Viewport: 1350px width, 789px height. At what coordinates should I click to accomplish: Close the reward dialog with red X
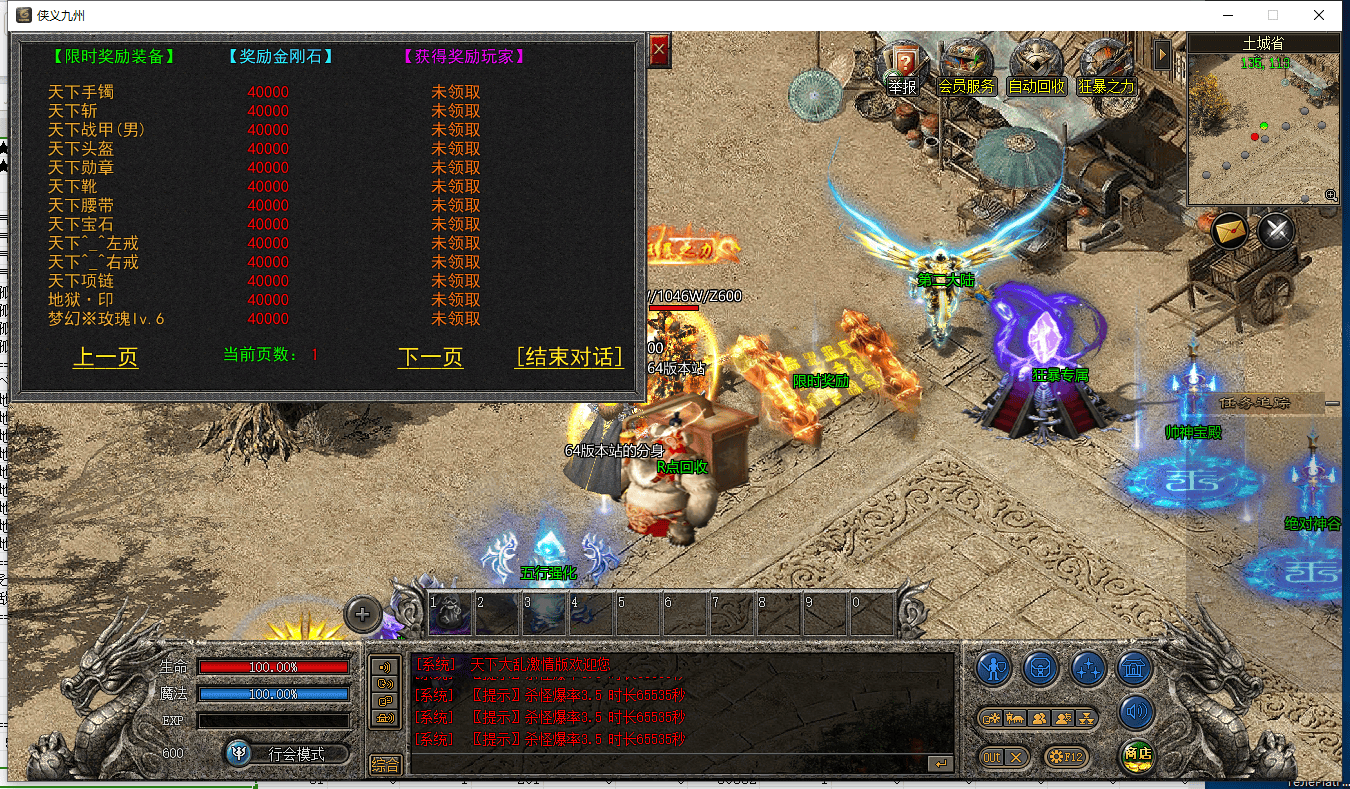pyautogui.click(x=658, y=51)
